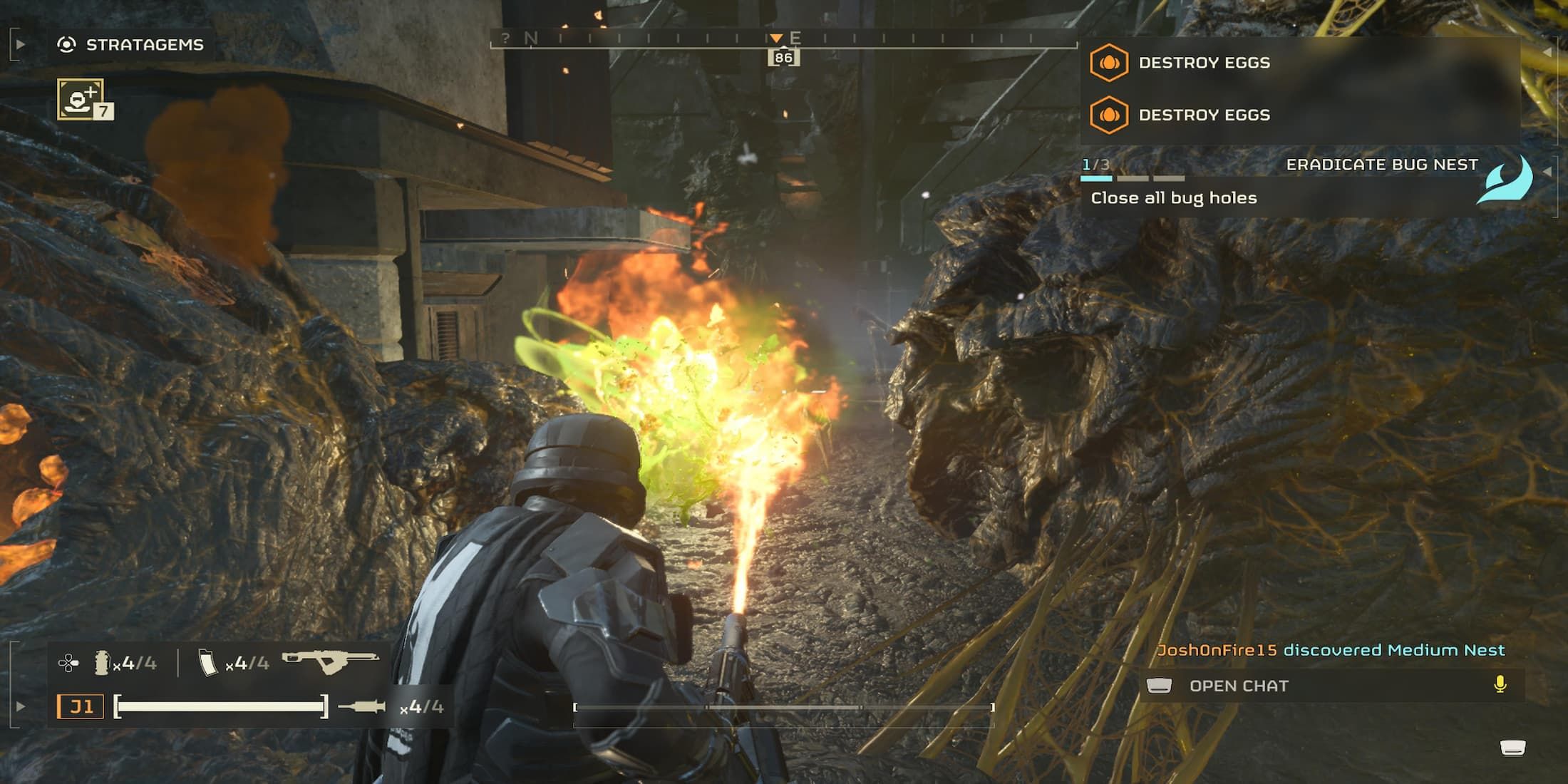Click the J1 player badge
This screenshot has height=784, width=1568.
tap(81, 707)
